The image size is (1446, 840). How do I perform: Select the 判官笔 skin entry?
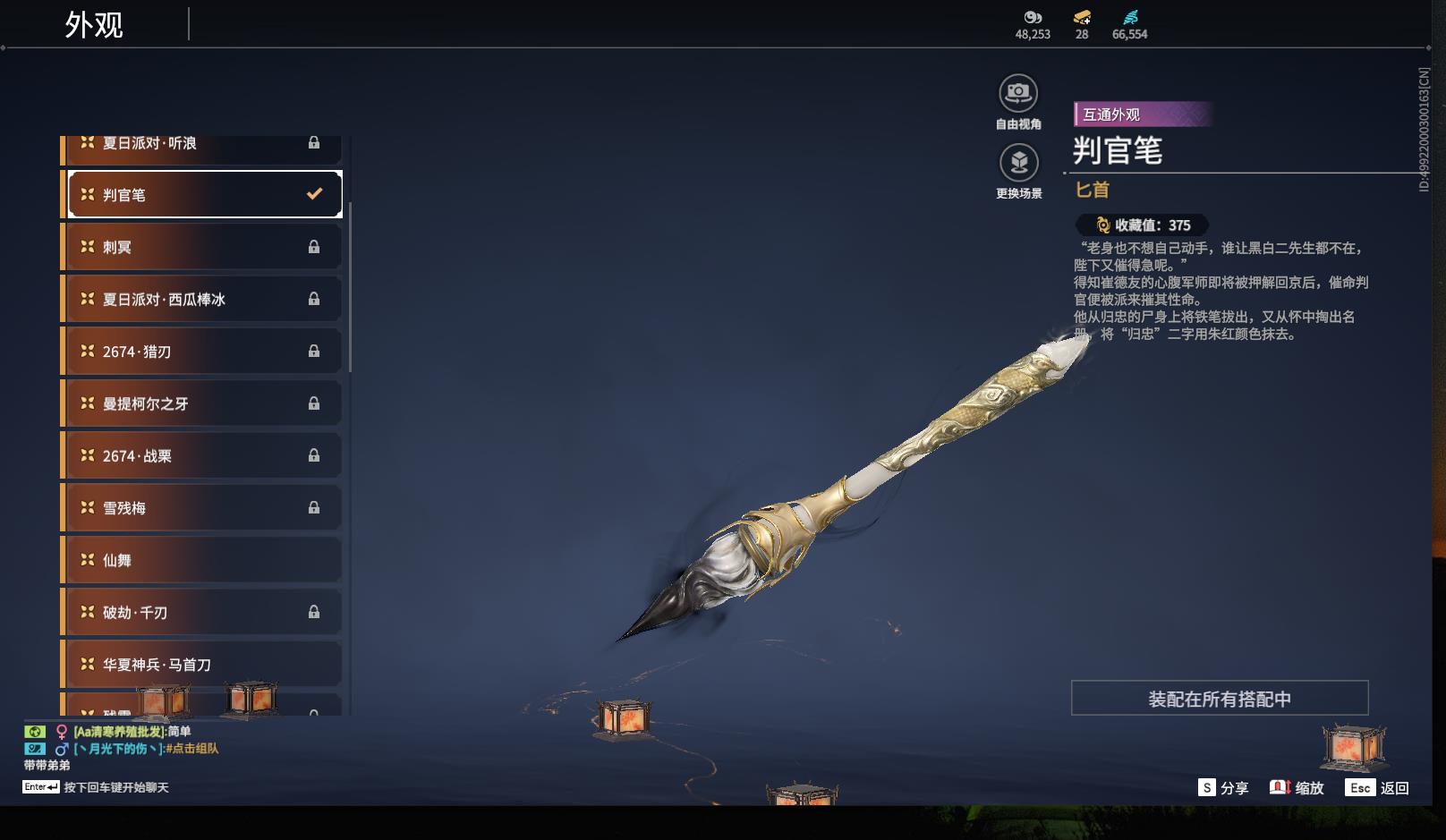point(204,194)
